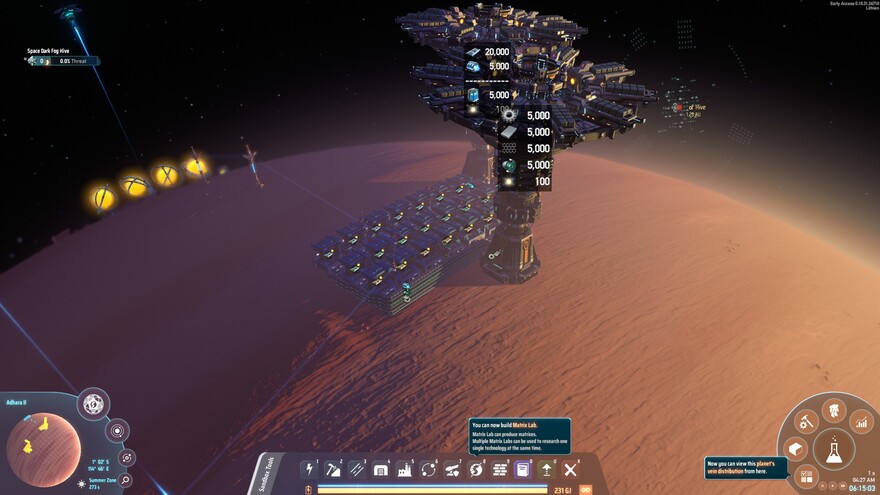
Task: Open the highlighted blueprint book button
Action: click(x=522, y=469)
